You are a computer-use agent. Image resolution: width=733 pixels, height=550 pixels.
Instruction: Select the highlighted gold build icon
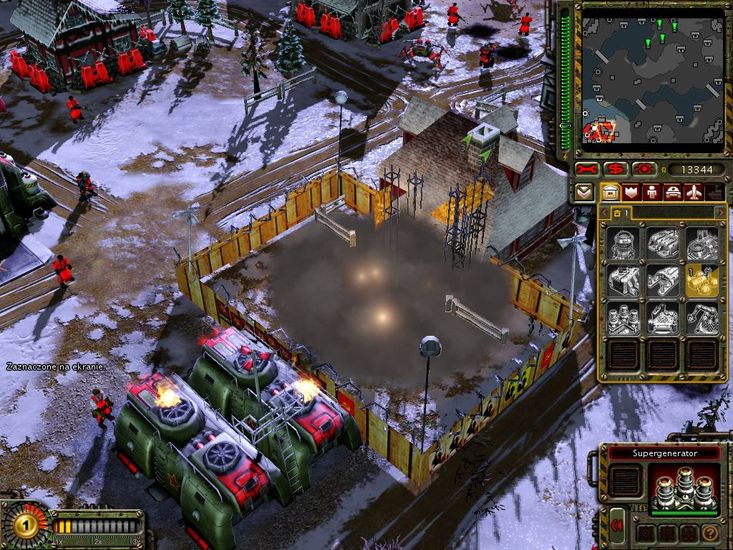[x=701, y=281]
